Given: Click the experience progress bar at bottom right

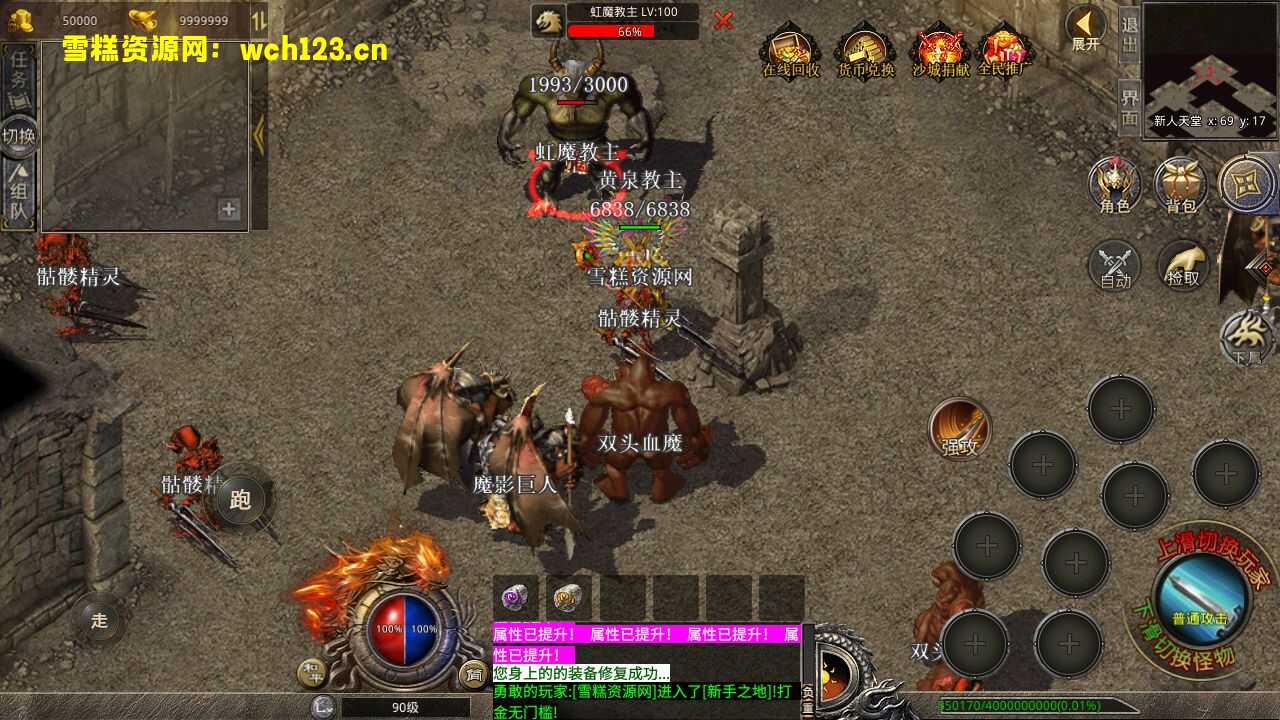Looking at the screenshot, I should point(1040,705).
